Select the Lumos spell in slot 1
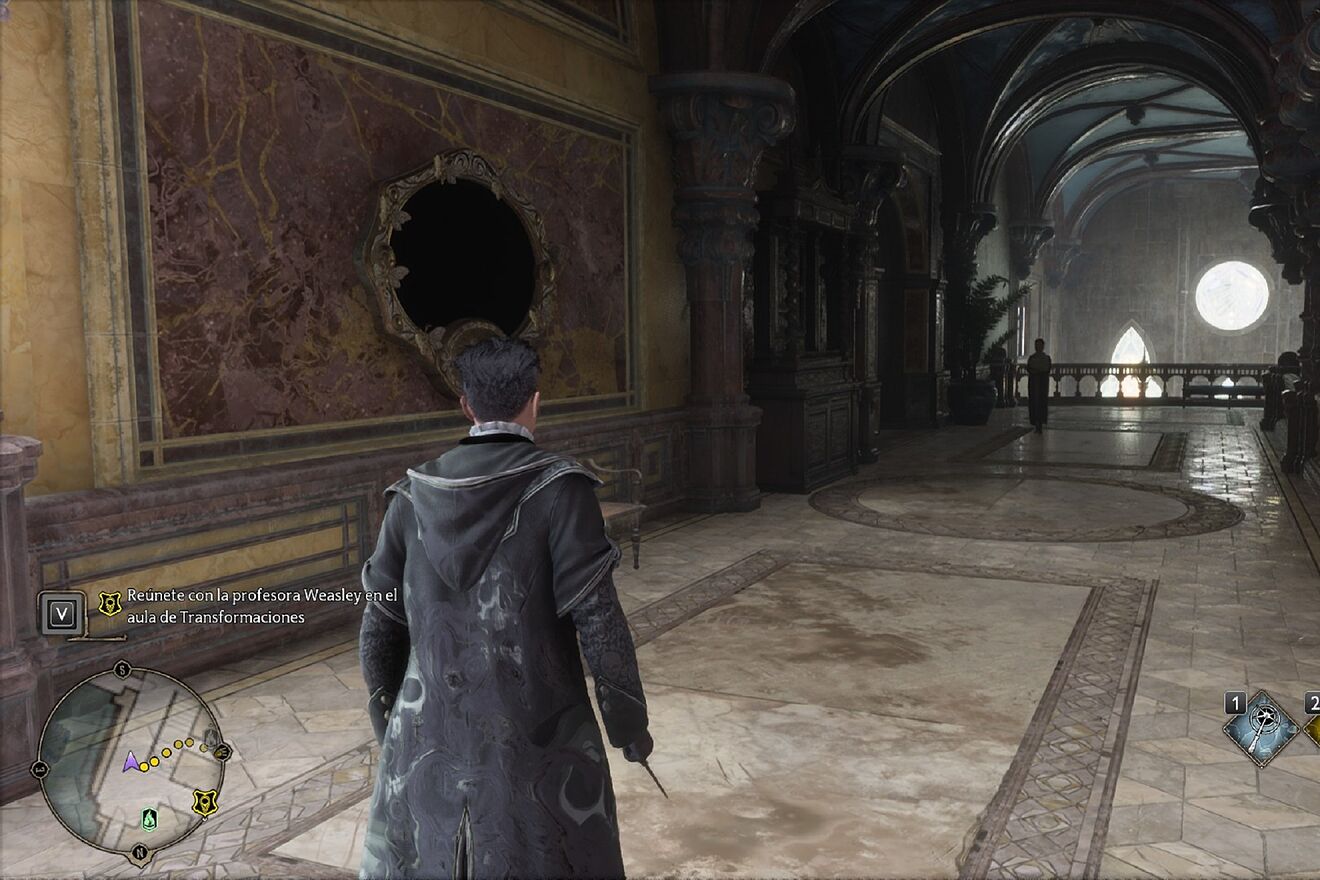Viewport: 1320px width, 880px height. (x=1261, y=729)
